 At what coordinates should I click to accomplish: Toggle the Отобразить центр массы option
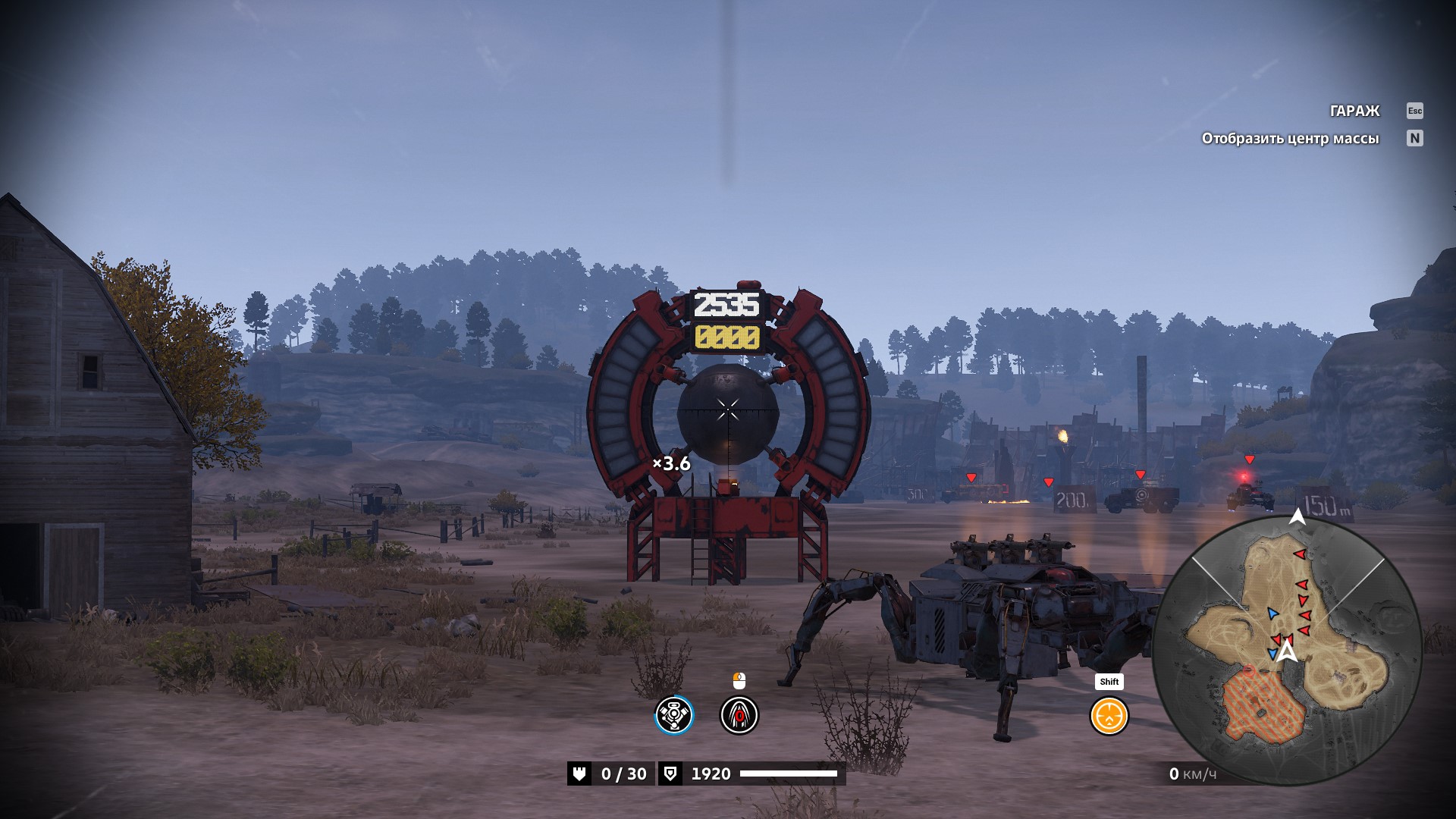(1290, 138)
